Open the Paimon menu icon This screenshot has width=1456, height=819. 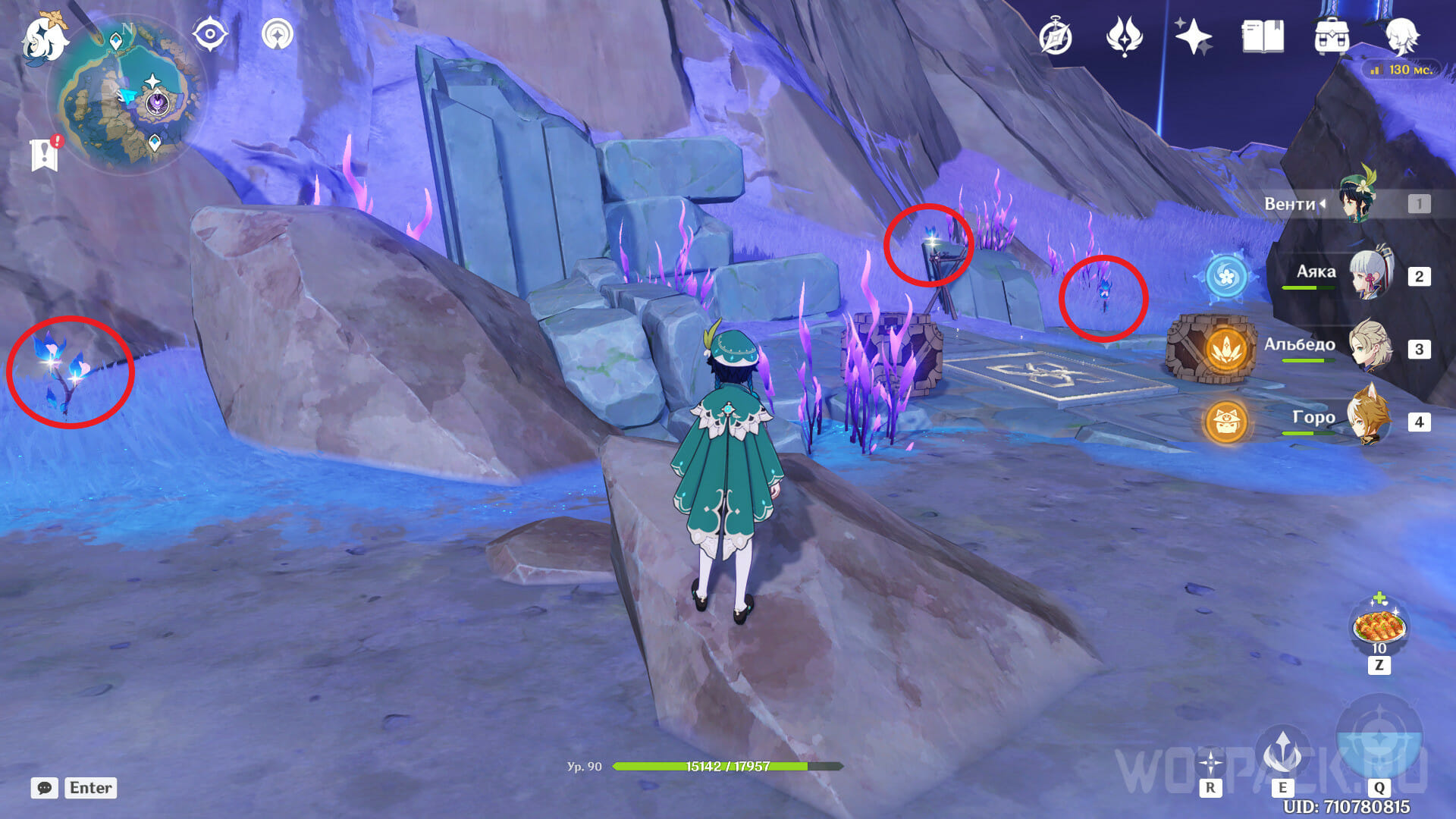(x=44, y=39)
